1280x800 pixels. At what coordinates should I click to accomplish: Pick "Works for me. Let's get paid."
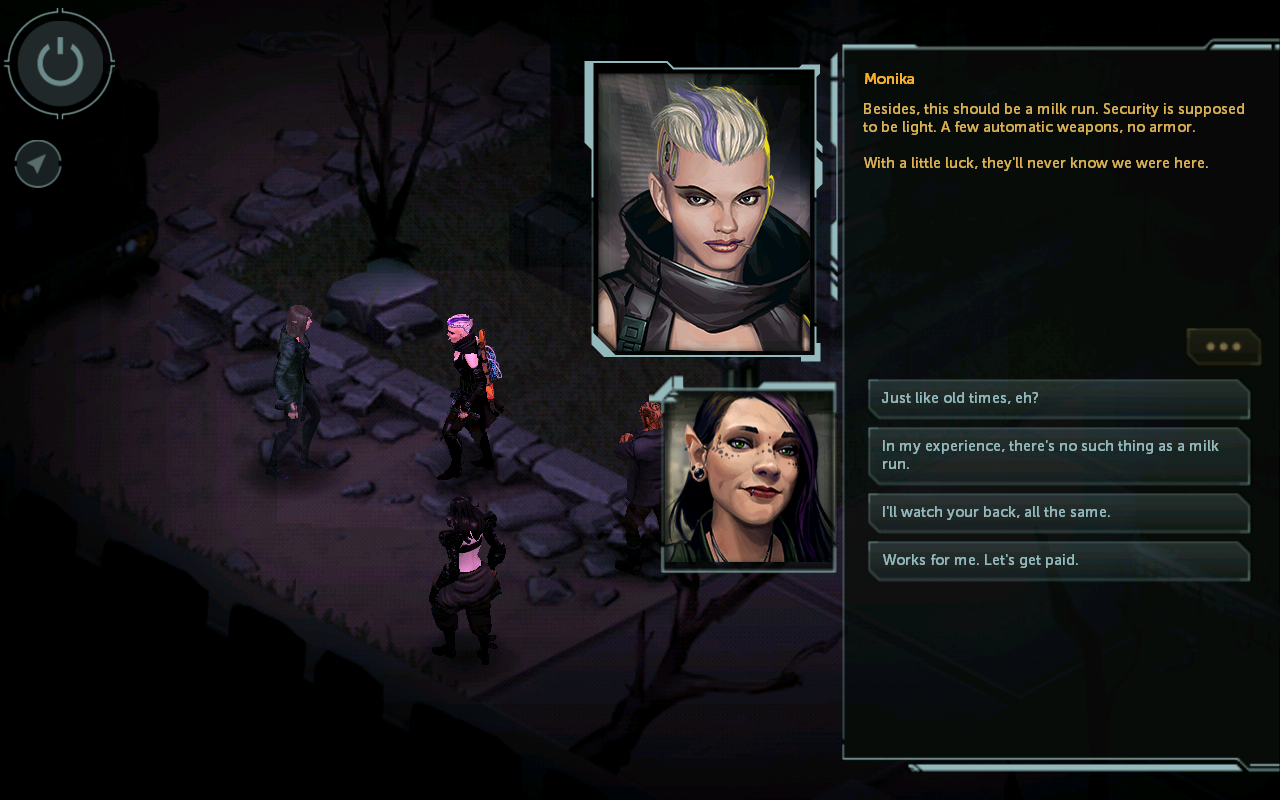(1058, 560)
